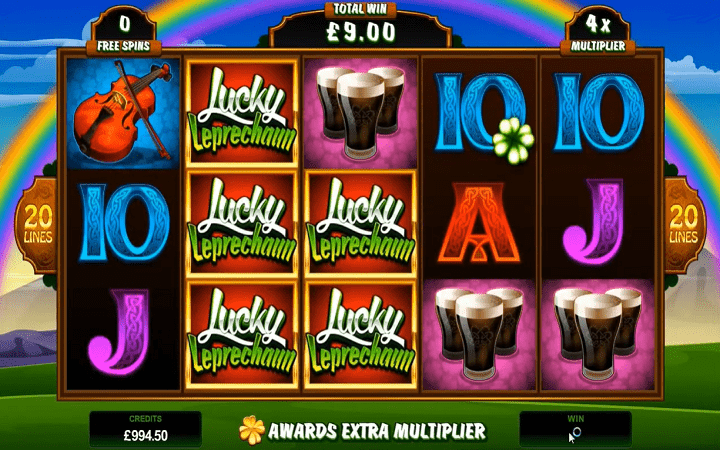Select the 20 Lines badge right of the reels
This screenshot has height=450, width=720.
point(686,222)
